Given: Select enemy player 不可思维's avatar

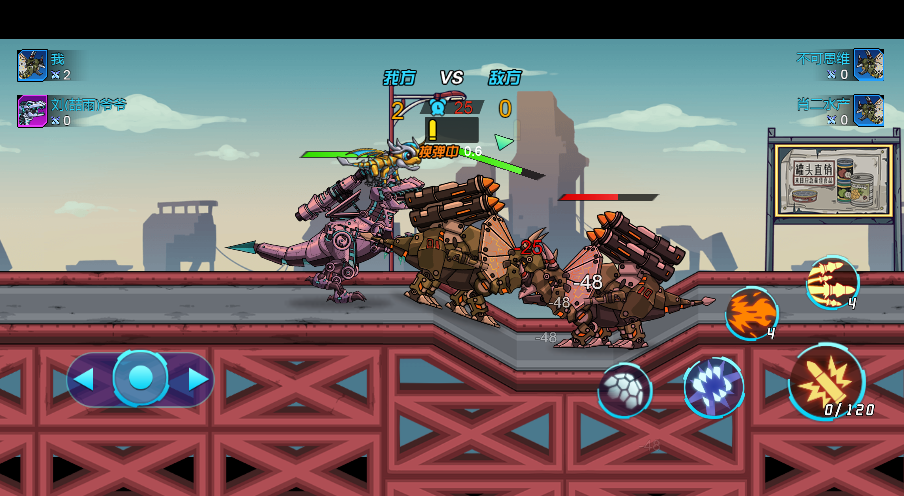Looking at the screenshot, I should click(x=868, y=65).
